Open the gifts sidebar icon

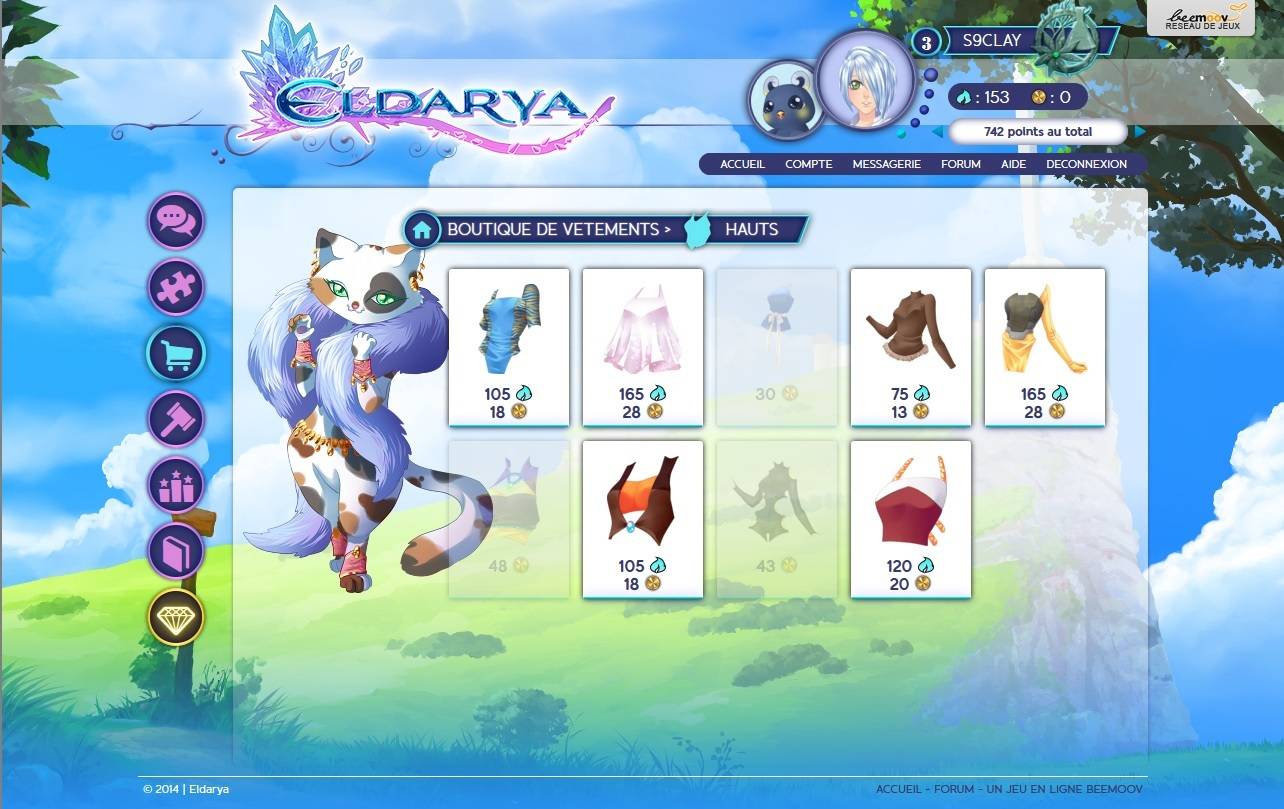(x=176, y=485)
